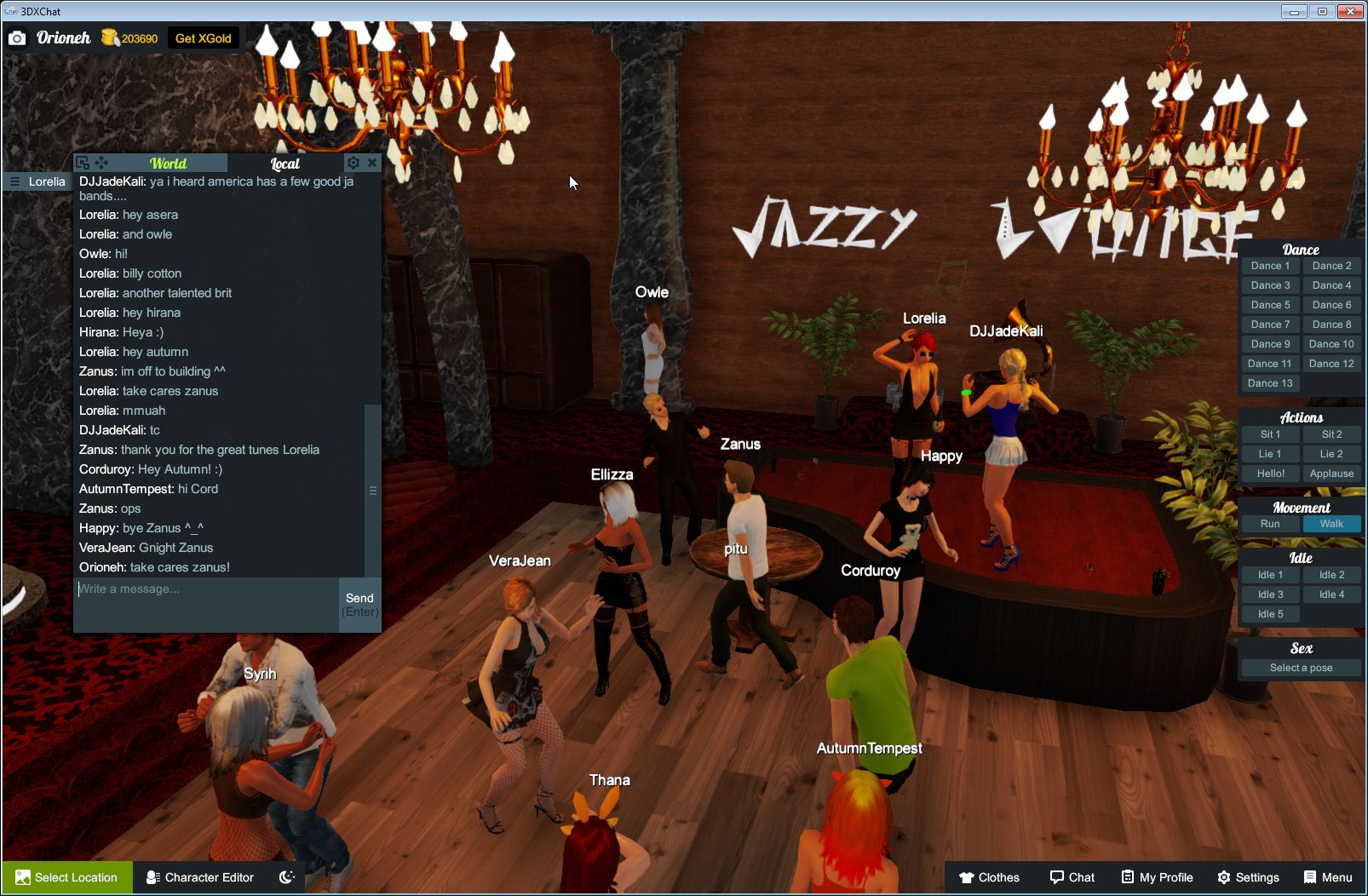Open My Profile from the bottom bar
Viewport: 1368px width, 896px height.
pos(1156,877)
